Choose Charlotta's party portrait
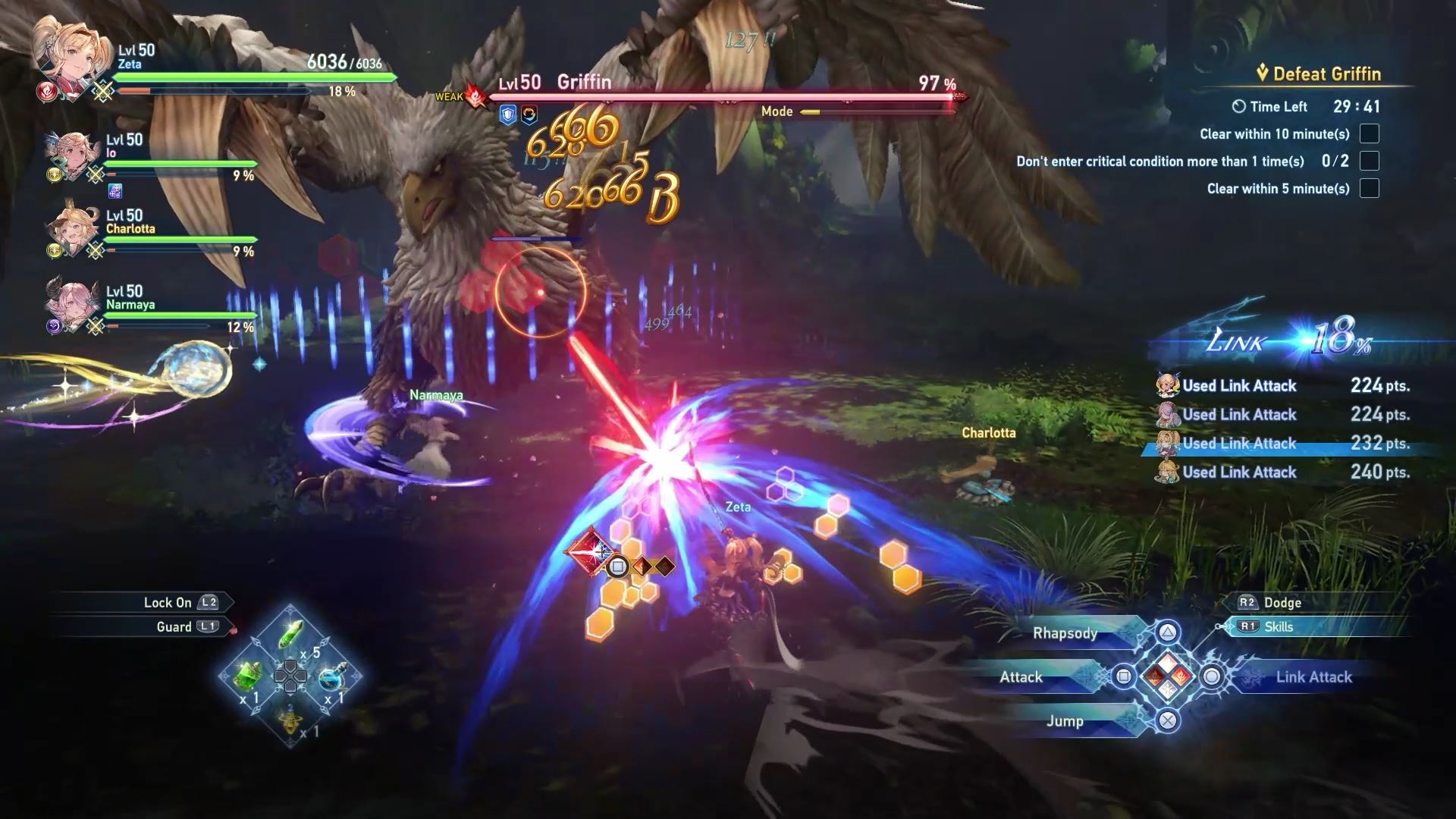This screenshot has width=1456, height=819. pyautogui.click(x=71, y=227)
